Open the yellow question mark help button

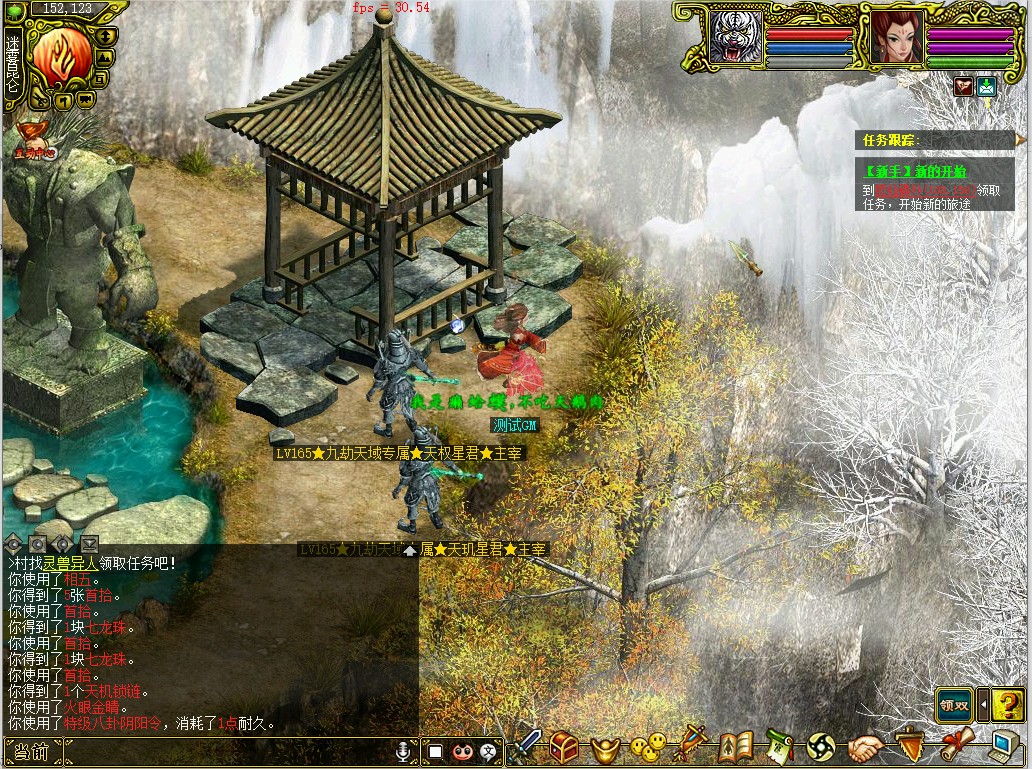[1008, 705]
